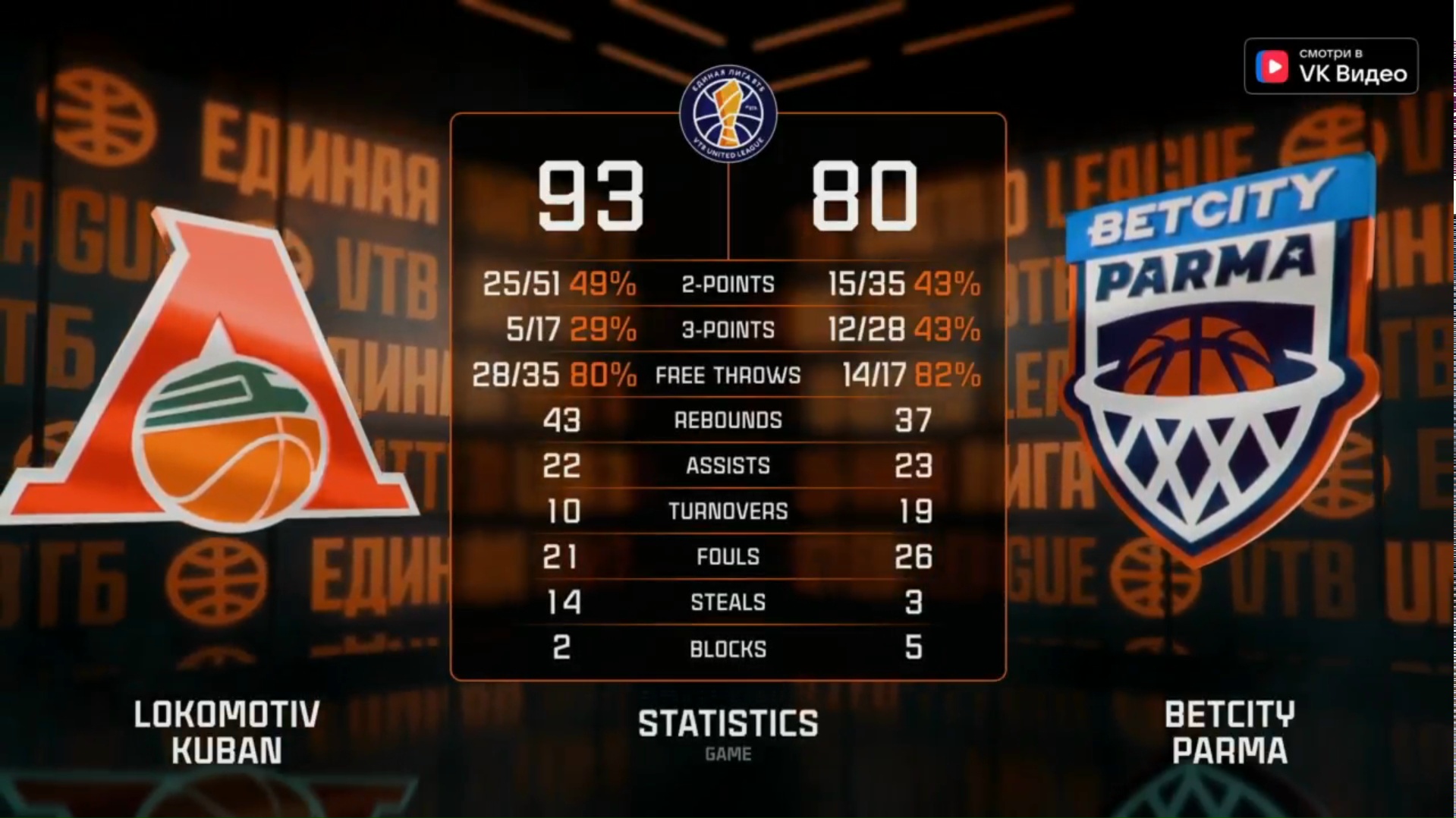Open the VK Видео watch badge
The width and height of the screenshot is (1456, 818).
pos(1330,67)
